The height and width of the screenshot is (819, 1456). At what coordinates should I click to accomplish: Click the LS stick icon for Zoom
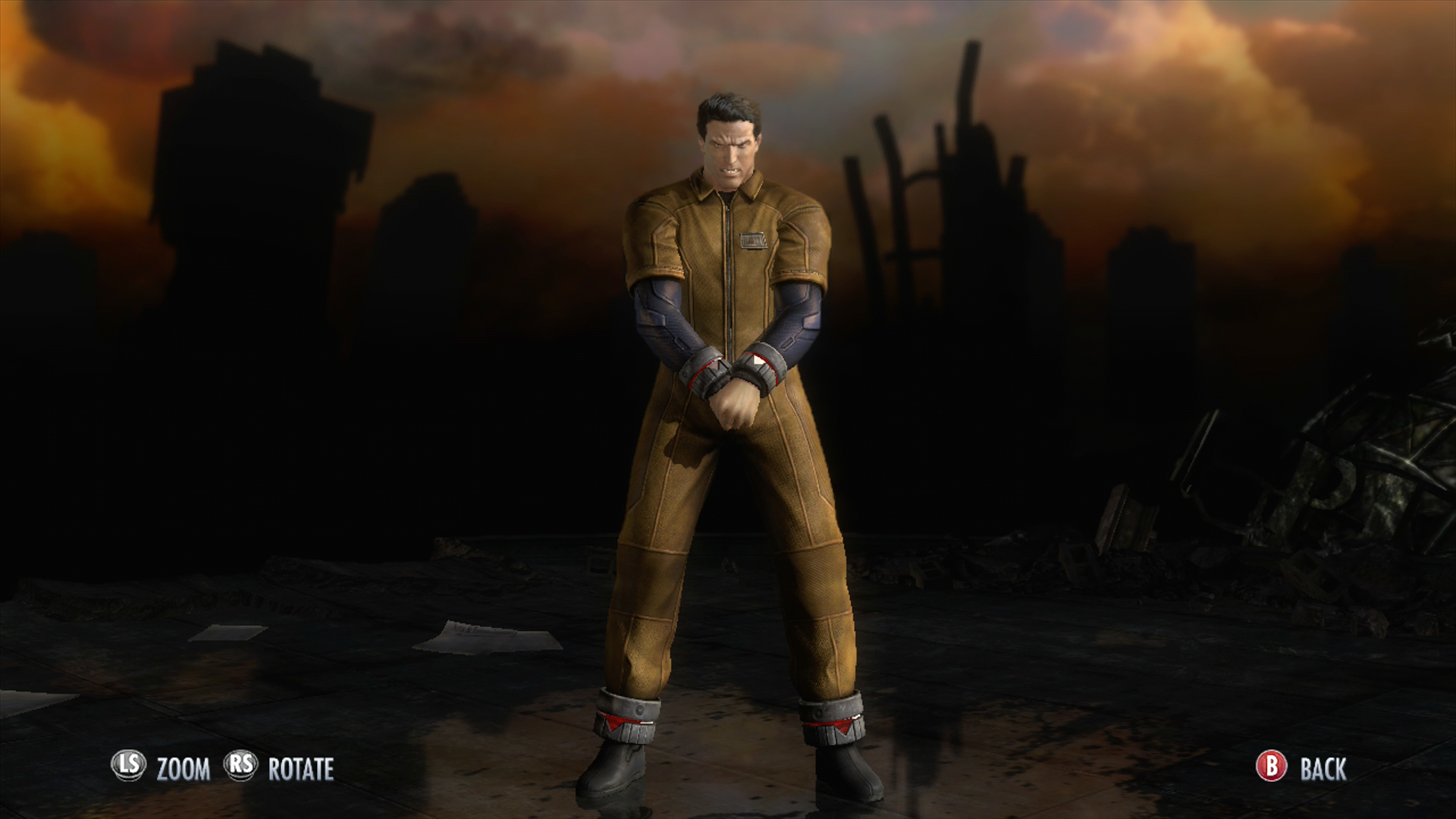point(130,765)
